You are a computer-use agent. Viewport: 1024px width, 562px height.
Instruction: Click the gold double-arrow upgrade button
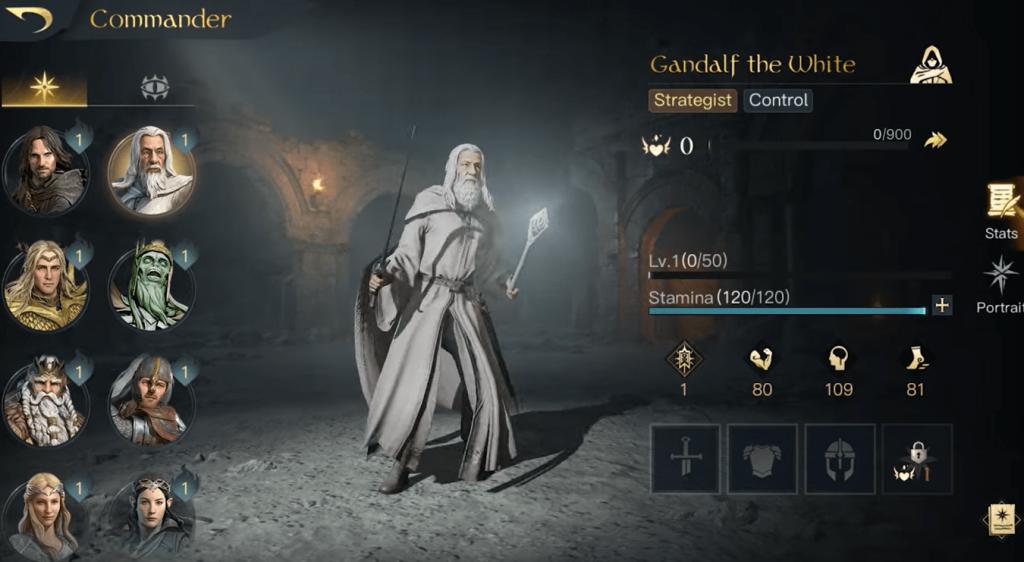[935, 141]
